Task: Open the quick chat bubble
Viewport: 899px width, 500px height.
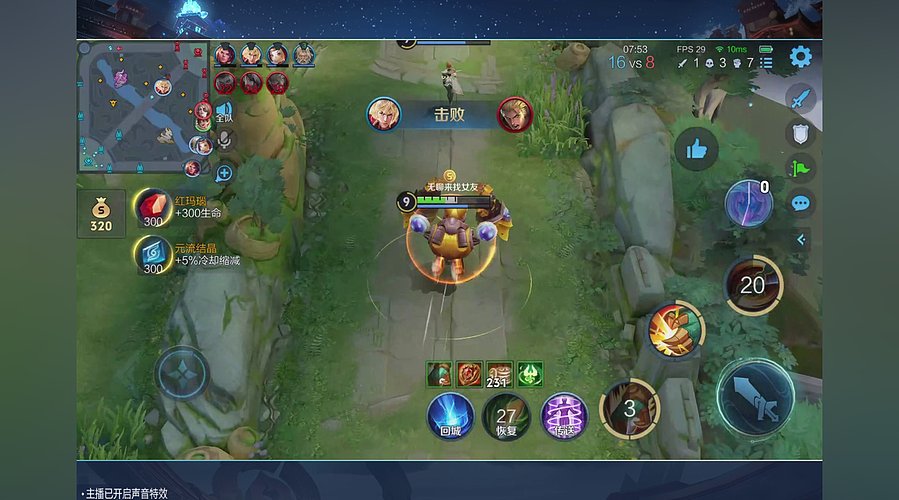Action: (800, 203)
